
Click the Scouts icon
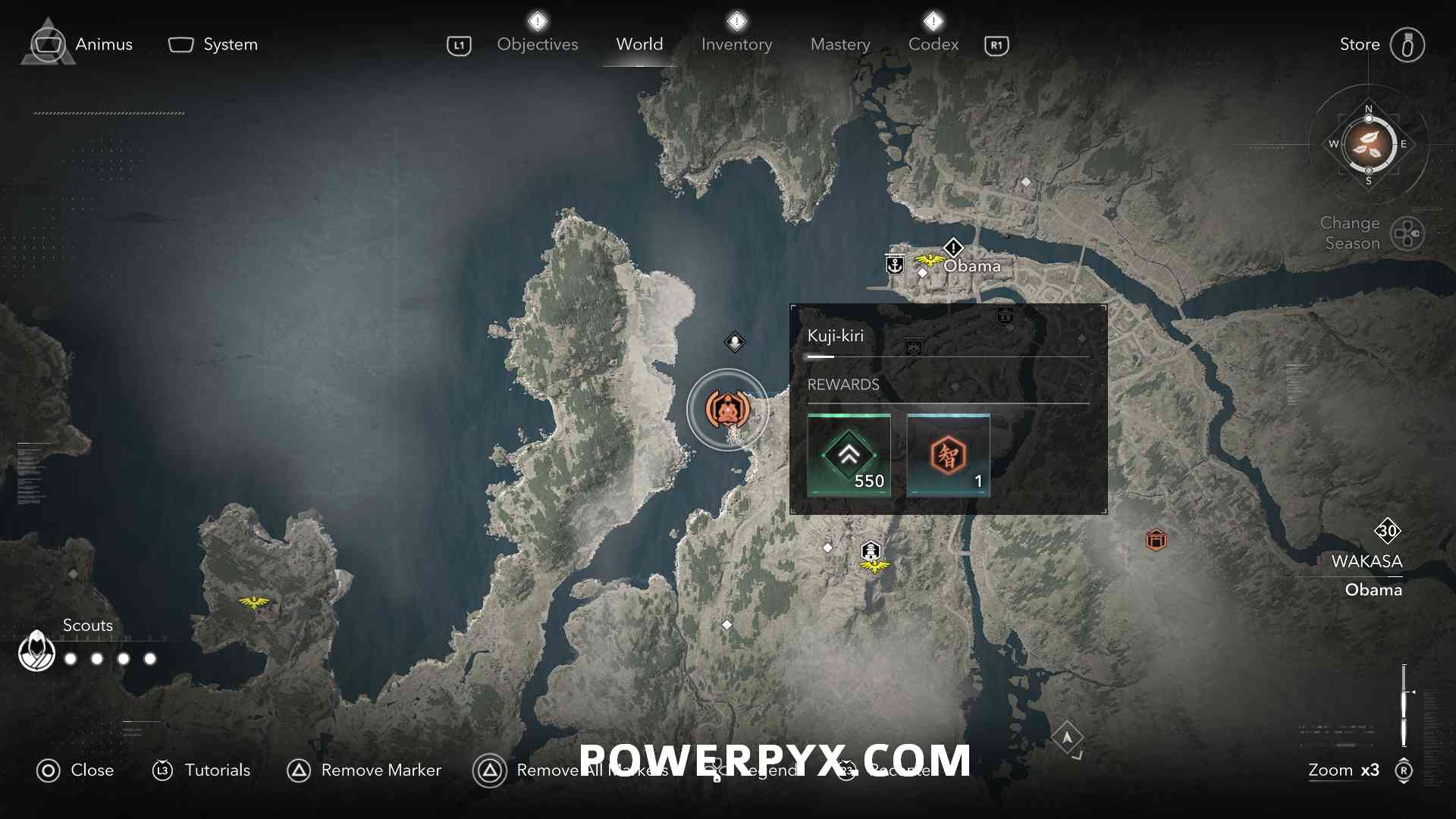point(36,651)
